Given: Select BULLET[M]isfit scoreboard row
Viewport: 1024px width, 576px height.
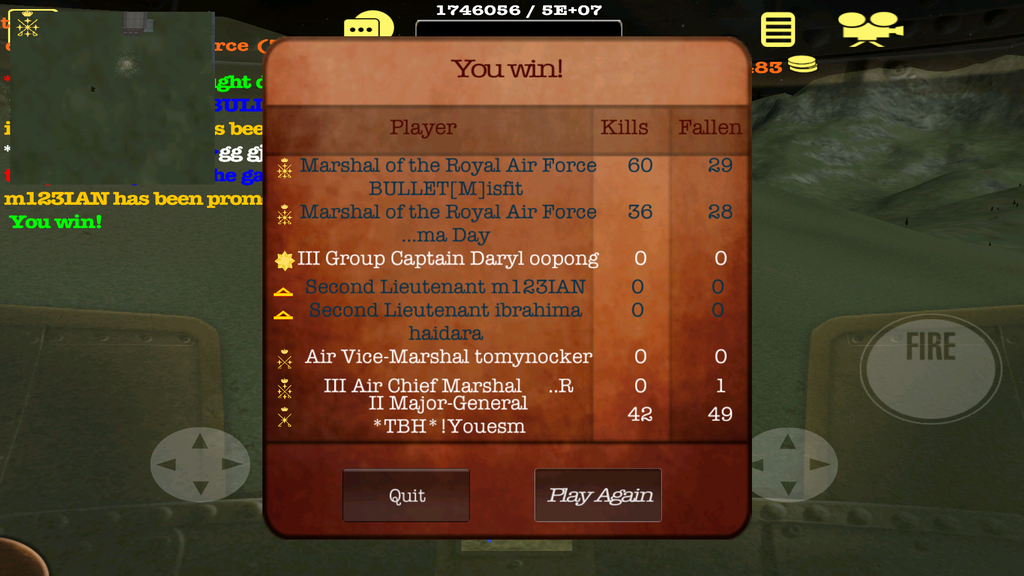Looking at the screenshot, I should click(x=447, y=177).
